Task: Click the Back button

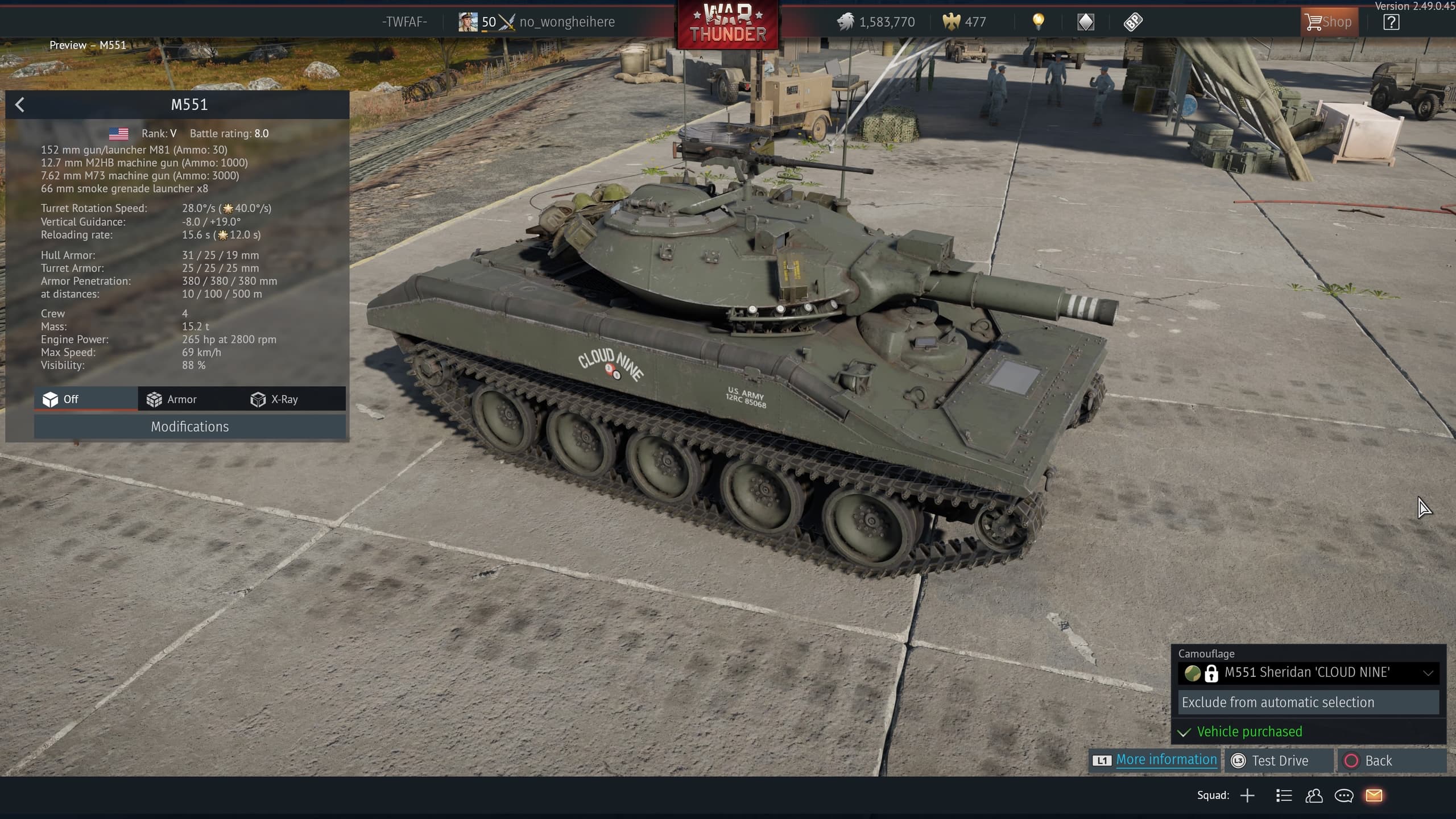Action: (1378, 761)
